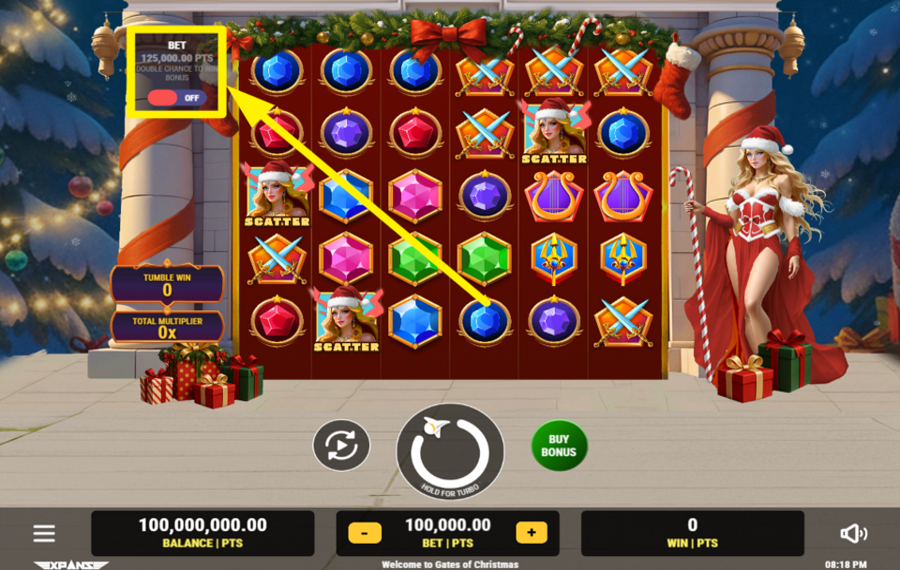
Task: Mute sound with the speaker icon
Action: tap(852, 533)
